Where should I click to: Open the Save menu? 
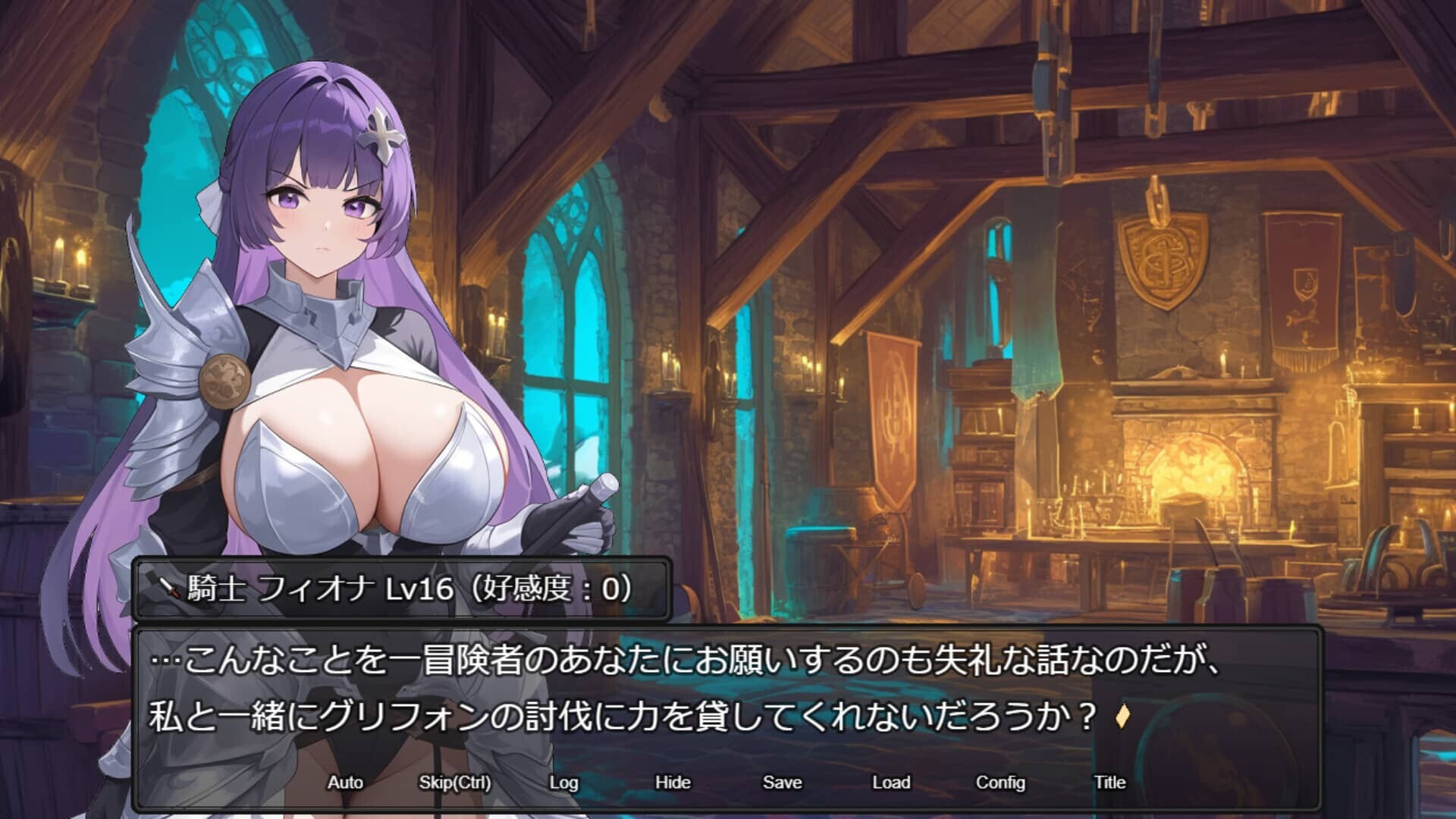pos(782,782)
